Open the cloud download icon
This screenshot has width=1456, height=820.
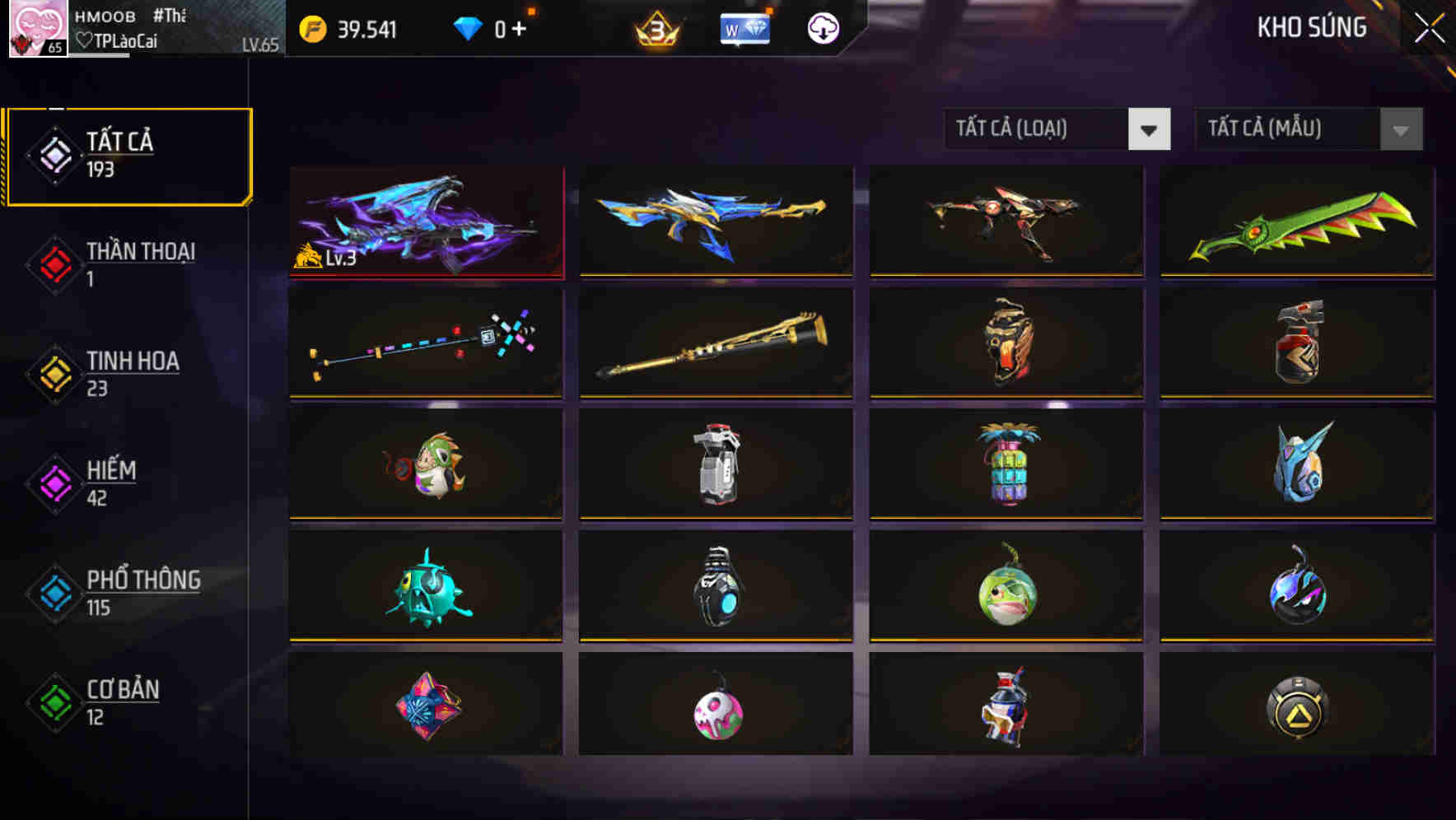click(x=822, y=28)
